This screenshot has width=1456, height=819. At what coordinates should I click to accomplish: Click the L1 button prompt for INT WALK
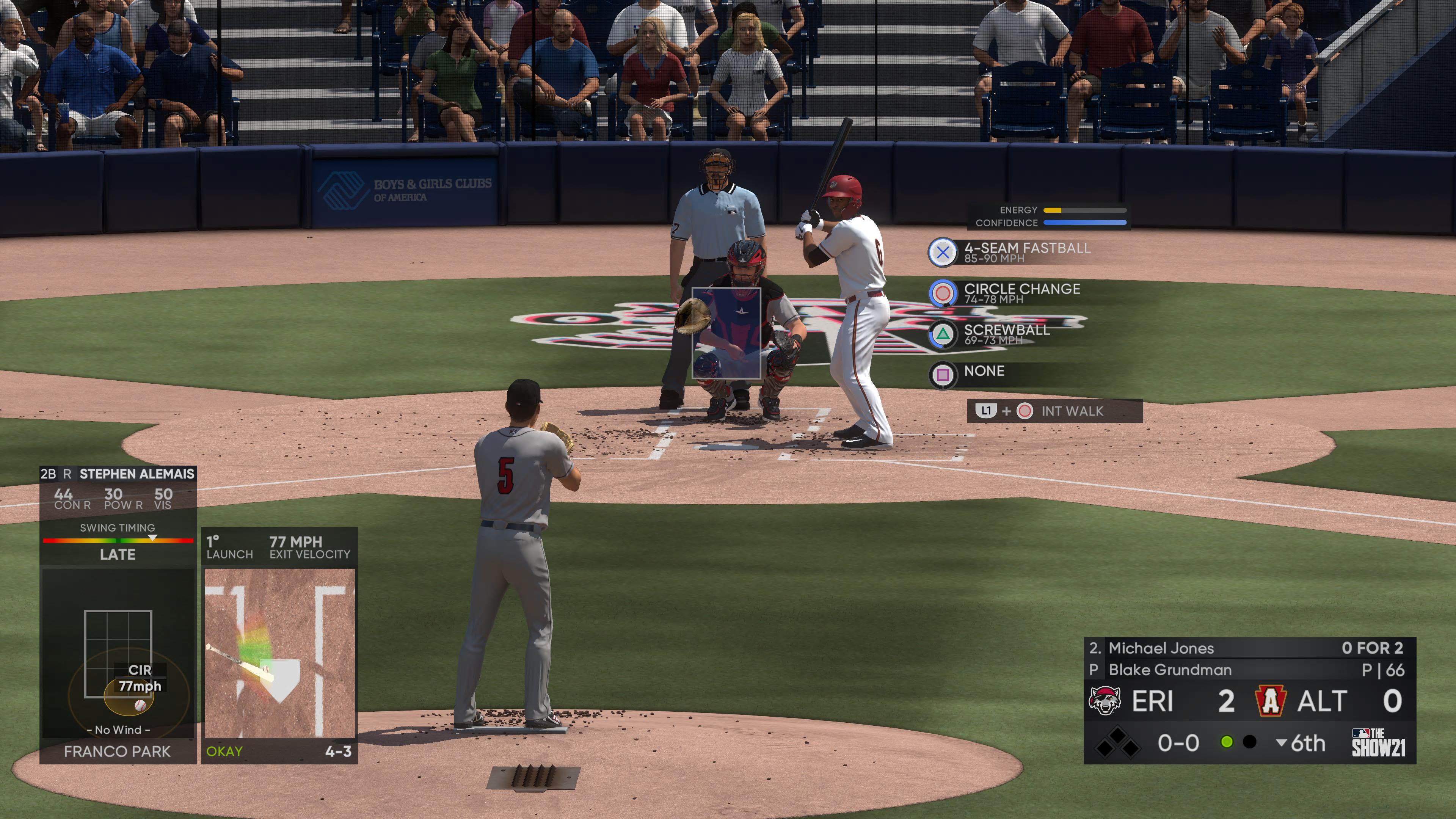pyautogui.click(x=987, y=411)
